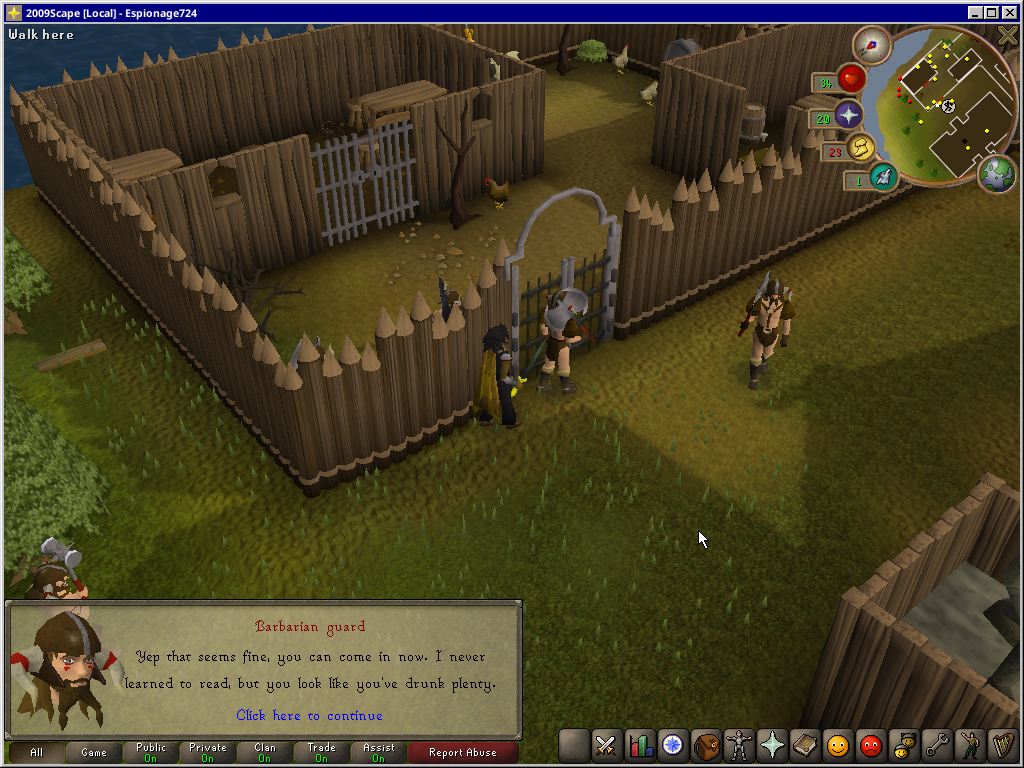Open the music harp tab

tap(1001, 745)
